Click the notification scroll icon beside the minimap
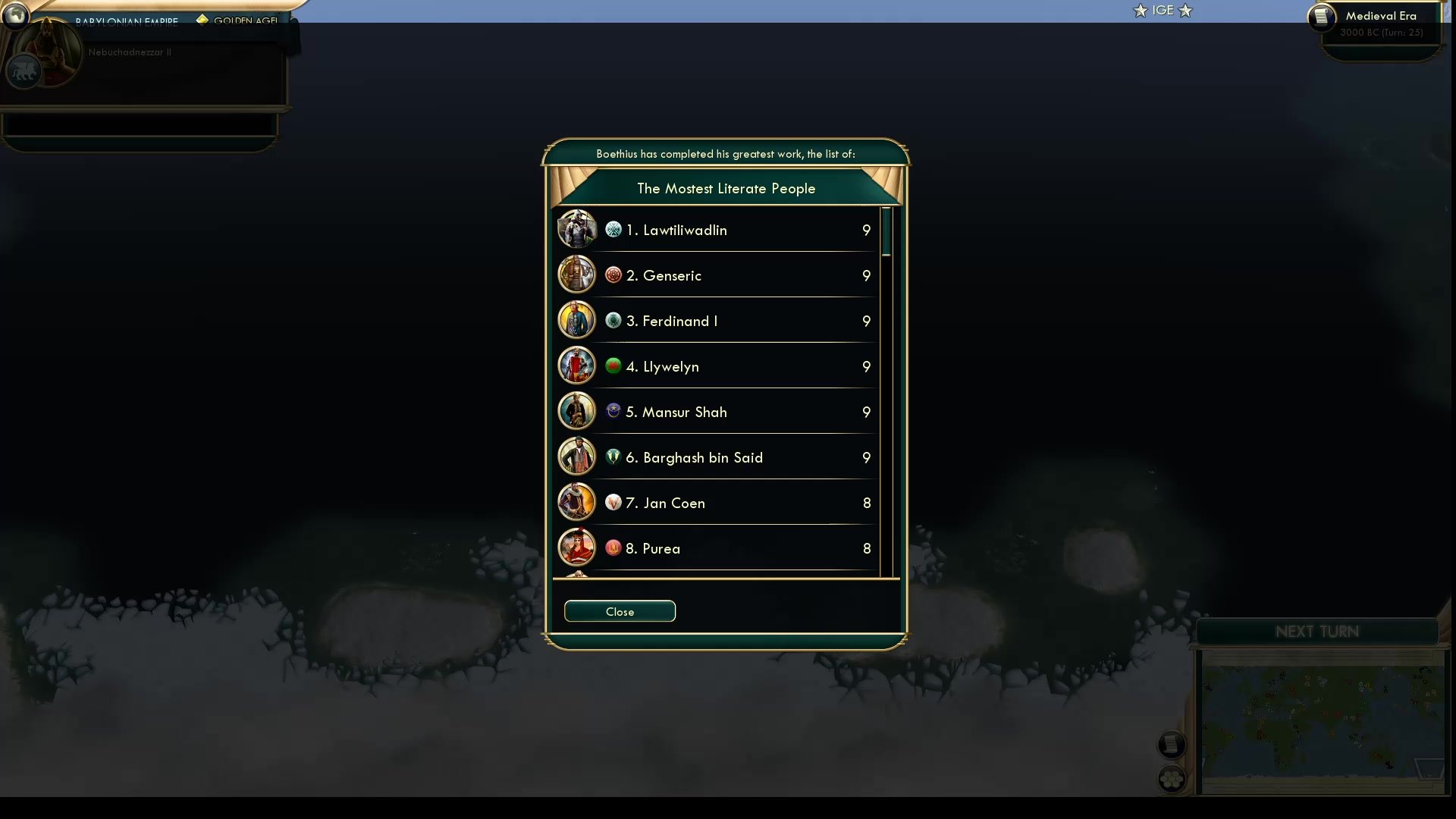Viewport: 1456px width, 819px height. tap(1172, 744)
